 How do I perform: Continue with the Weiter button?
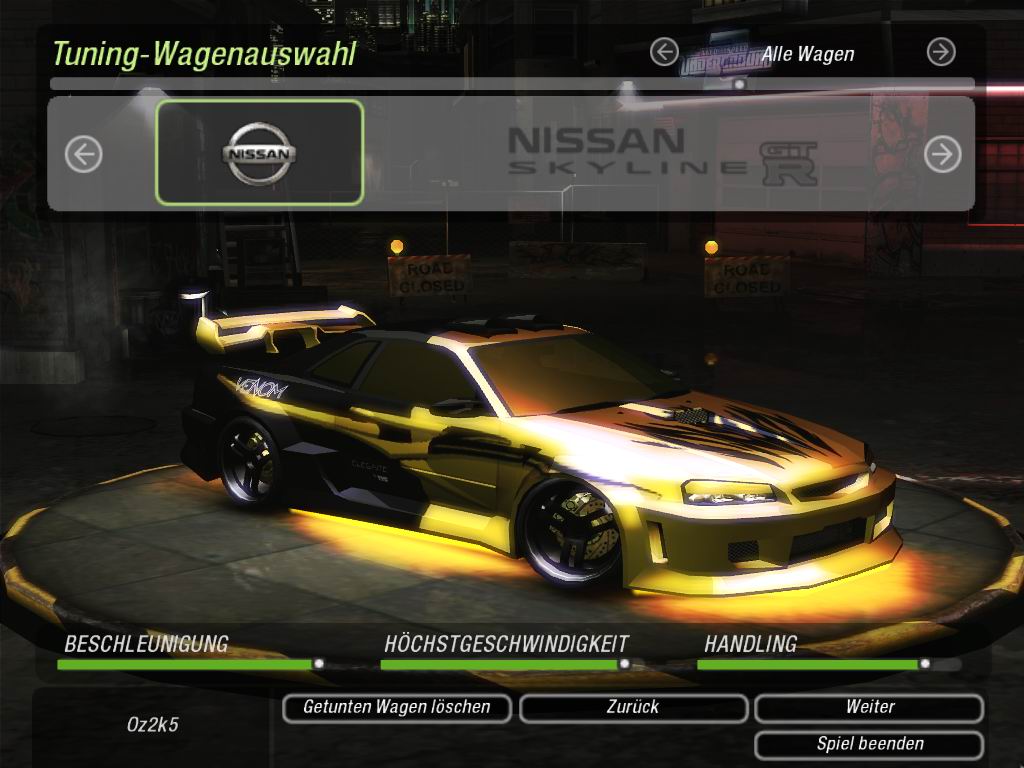point(869,708)
